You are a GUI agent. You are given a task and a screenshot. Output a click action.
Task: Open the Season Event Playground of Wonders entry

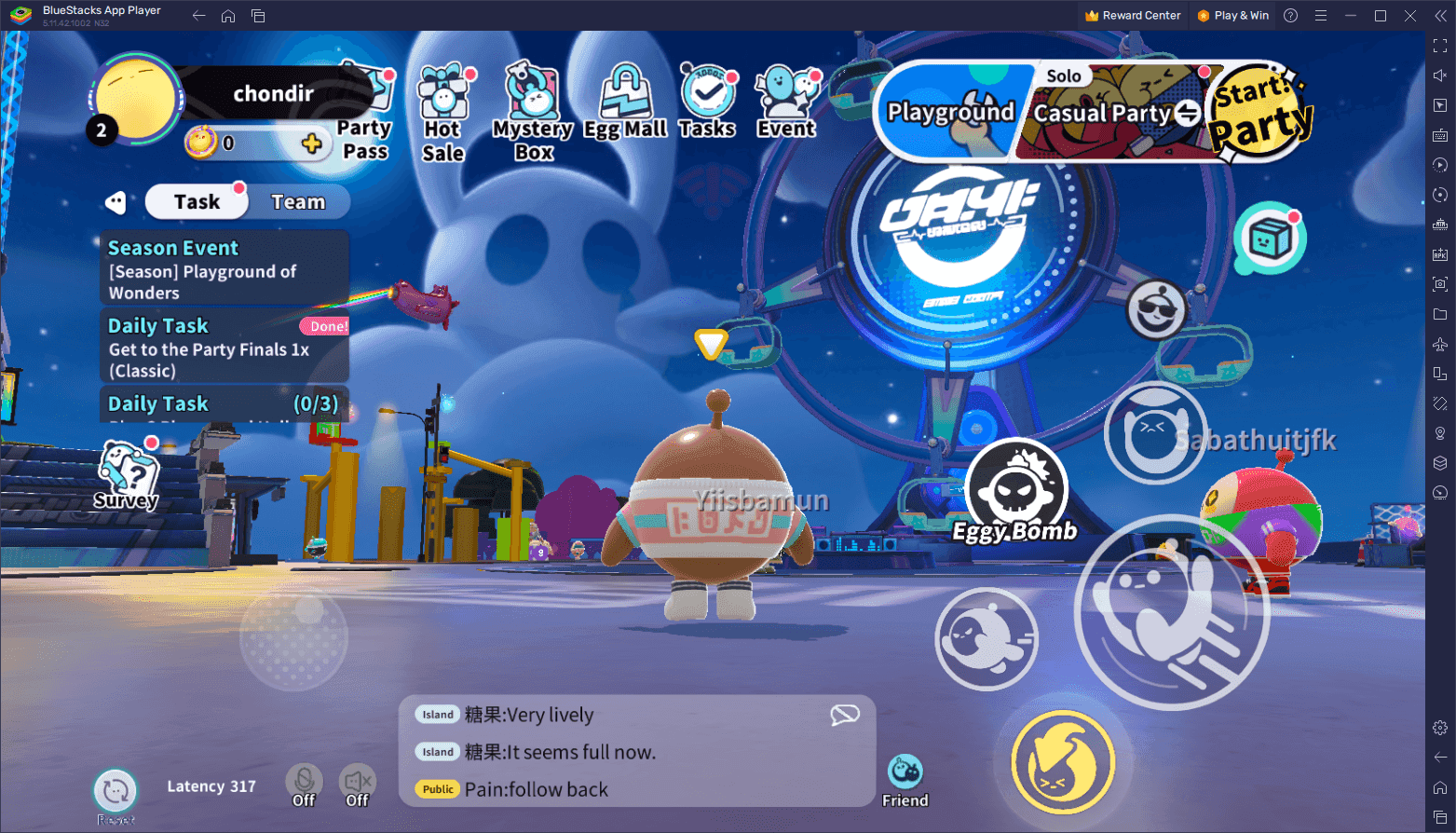click(224, 269)
